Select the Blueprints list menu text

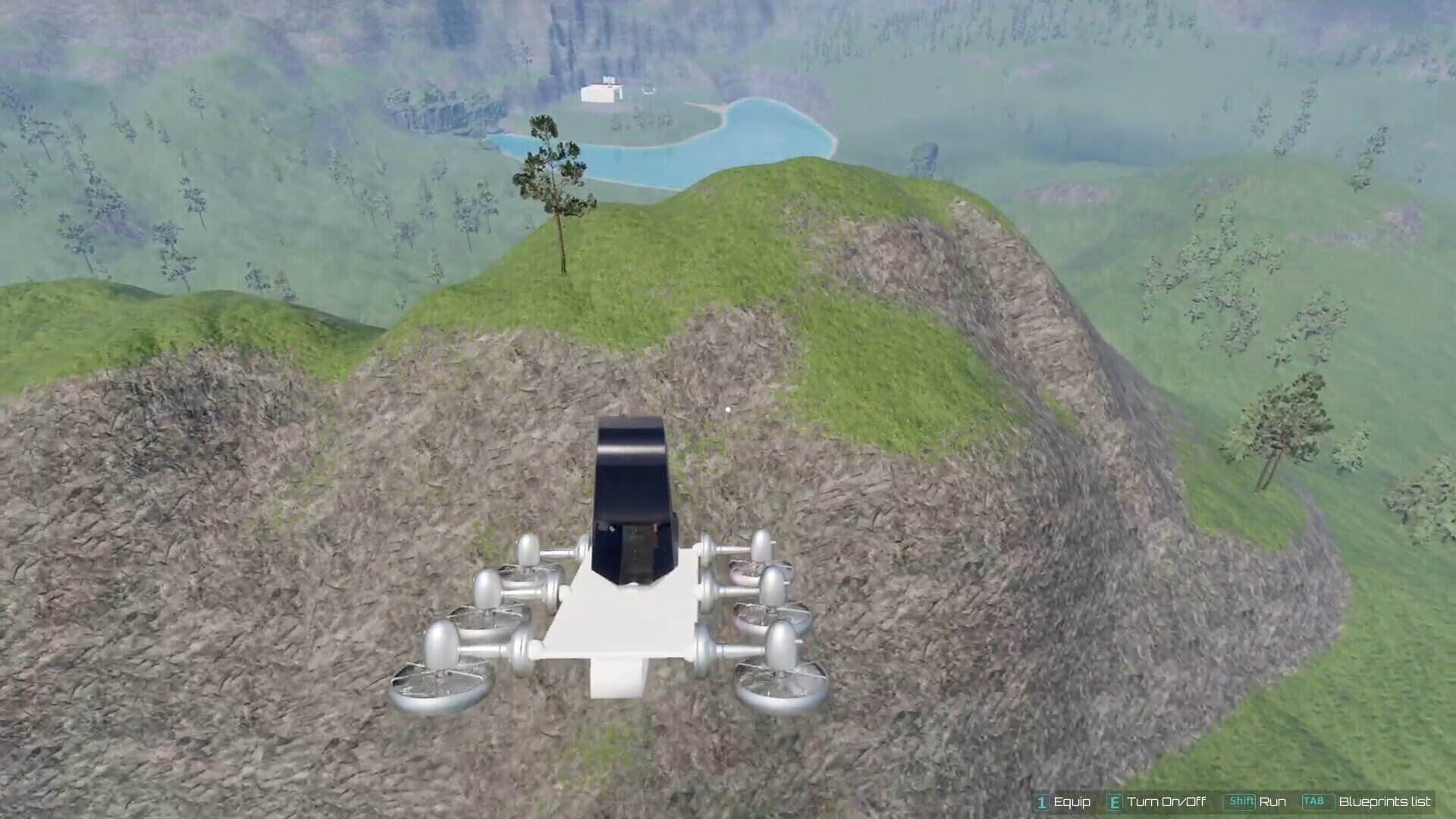[x=1384, y=802]
